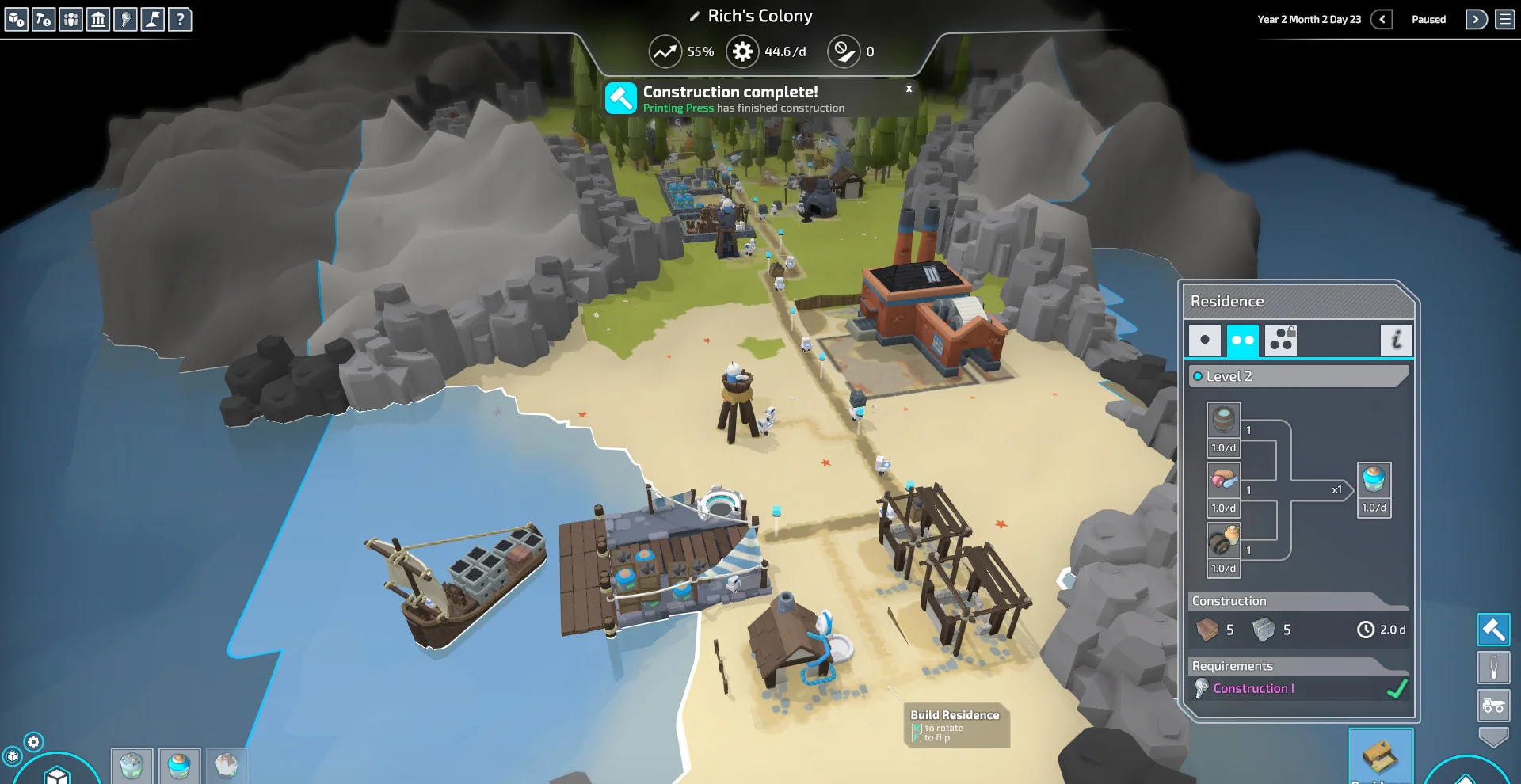Select the Residence building thumbnail

(x=1382, y=755)
